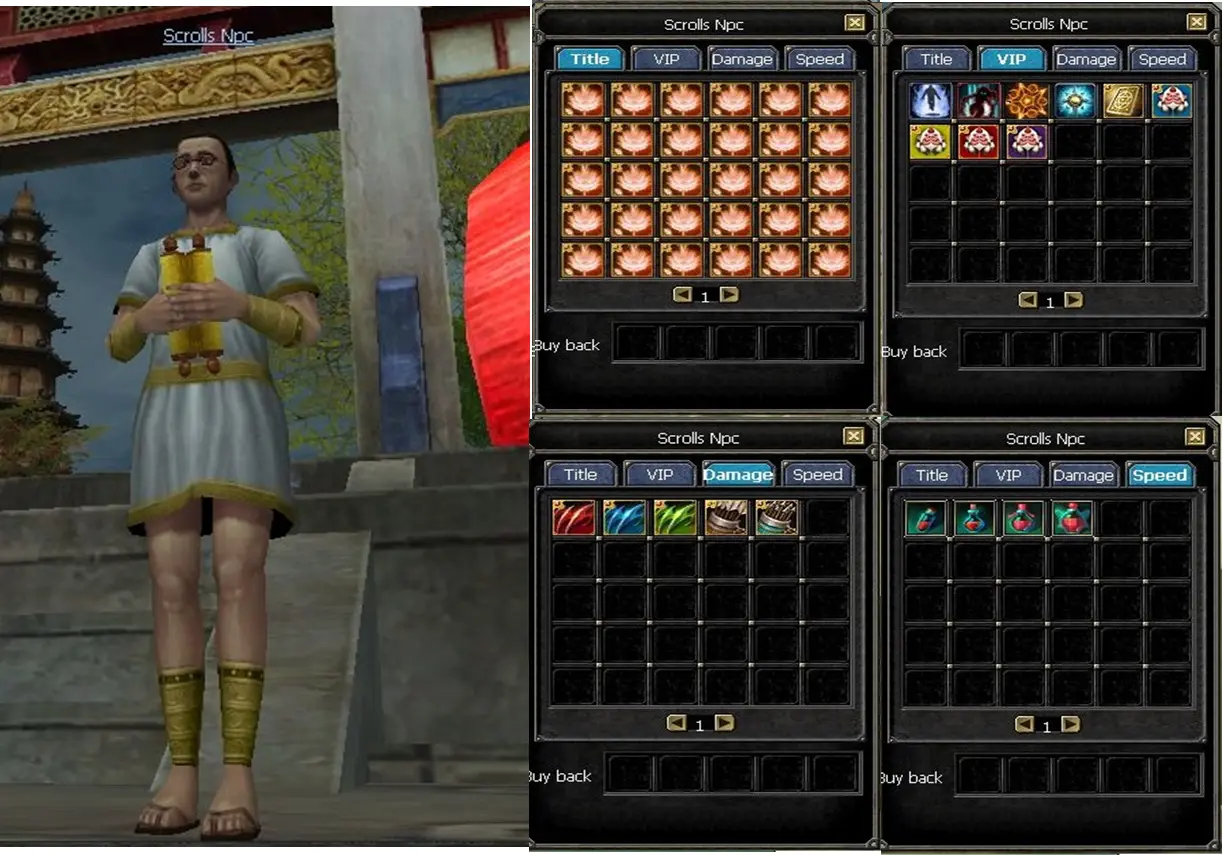The image size is (1223, 855).
Task: Select the mascot icon with blue background
Action: click(x=1171, y=101)
